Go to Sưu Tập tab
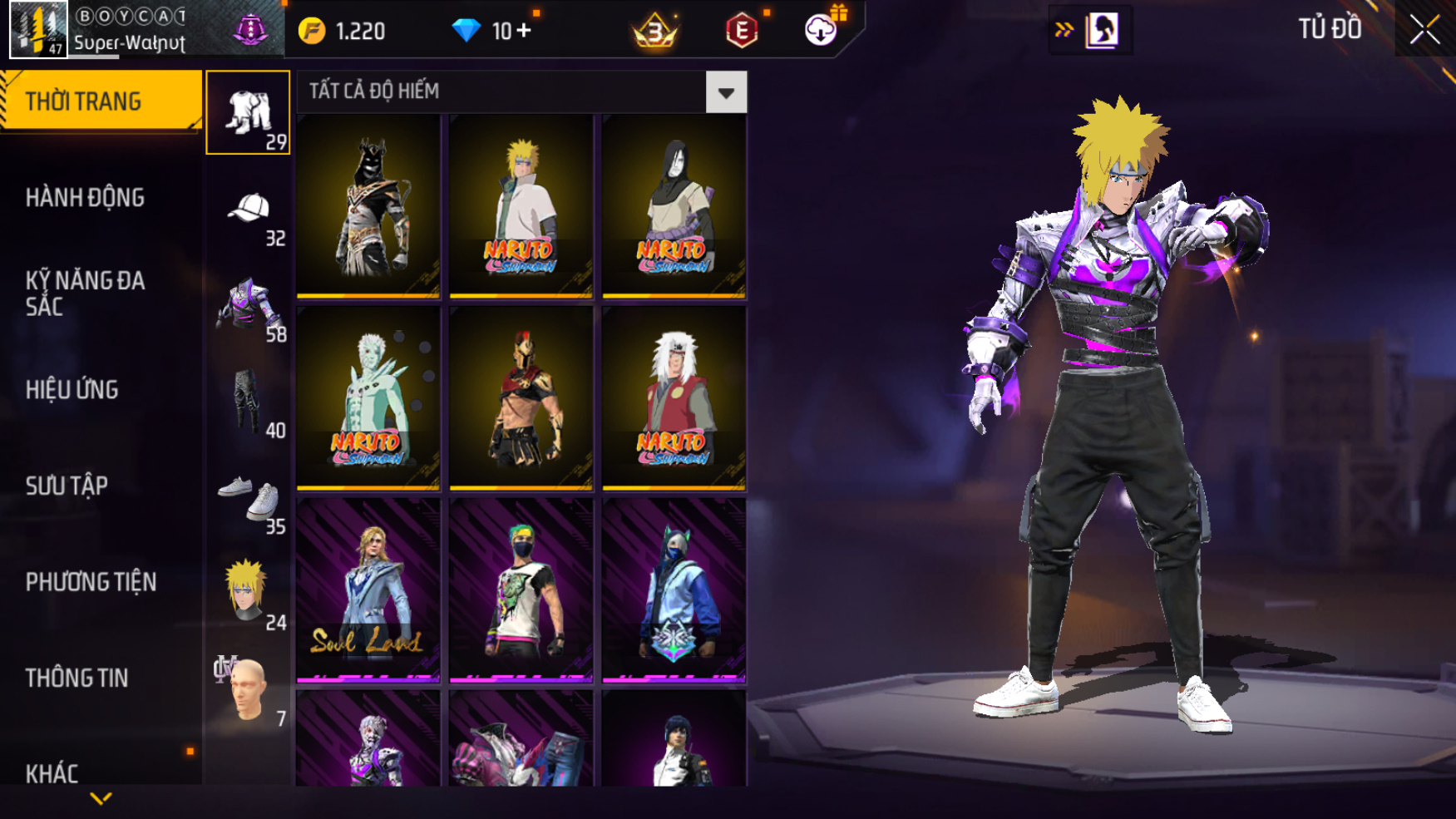This screenshot has height=819, width=1456. pyautogui.click(x=67, y=486)
